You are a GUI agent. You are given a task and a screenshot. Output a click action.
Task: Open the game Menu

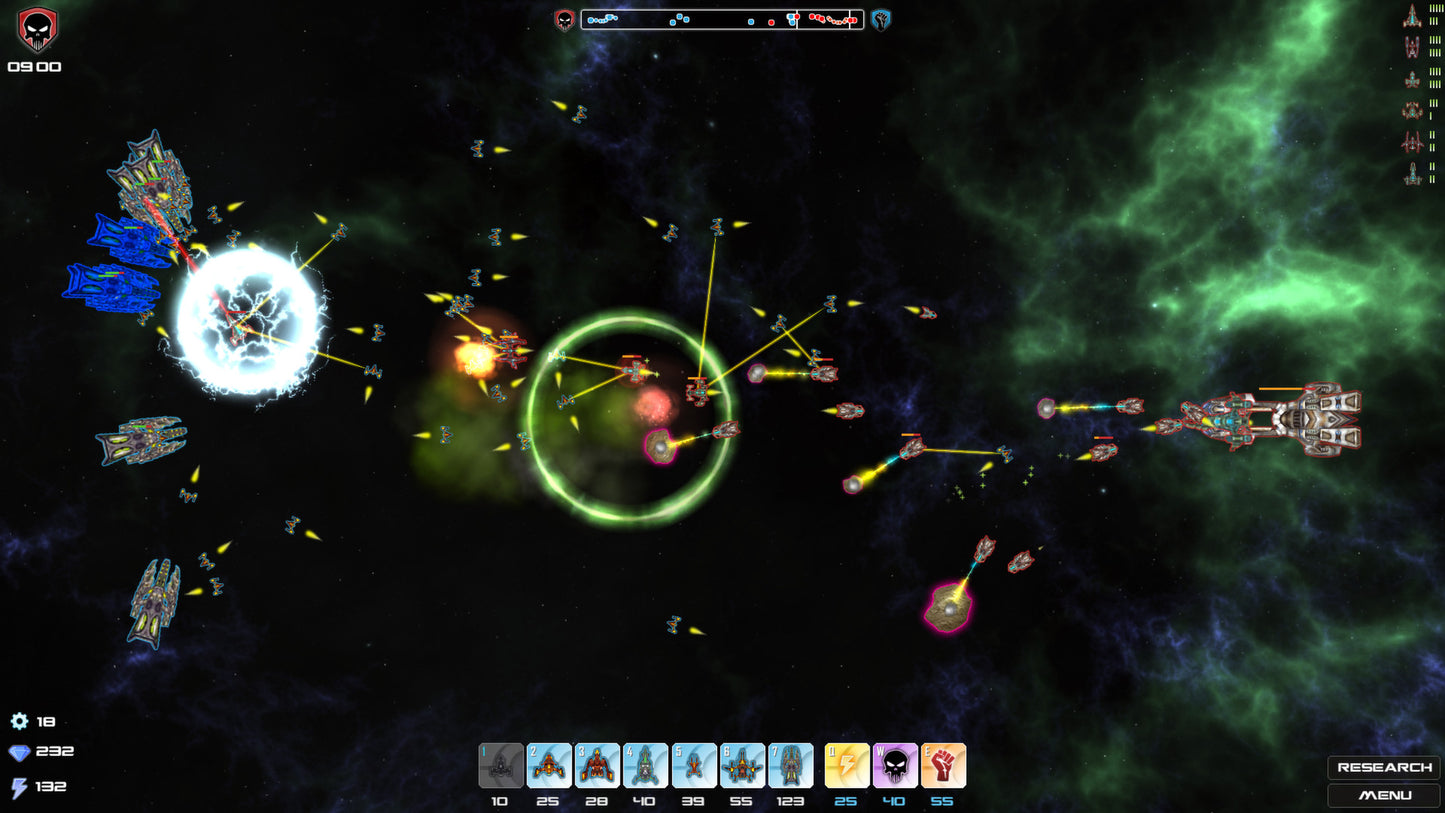[x=1384, y=796]
